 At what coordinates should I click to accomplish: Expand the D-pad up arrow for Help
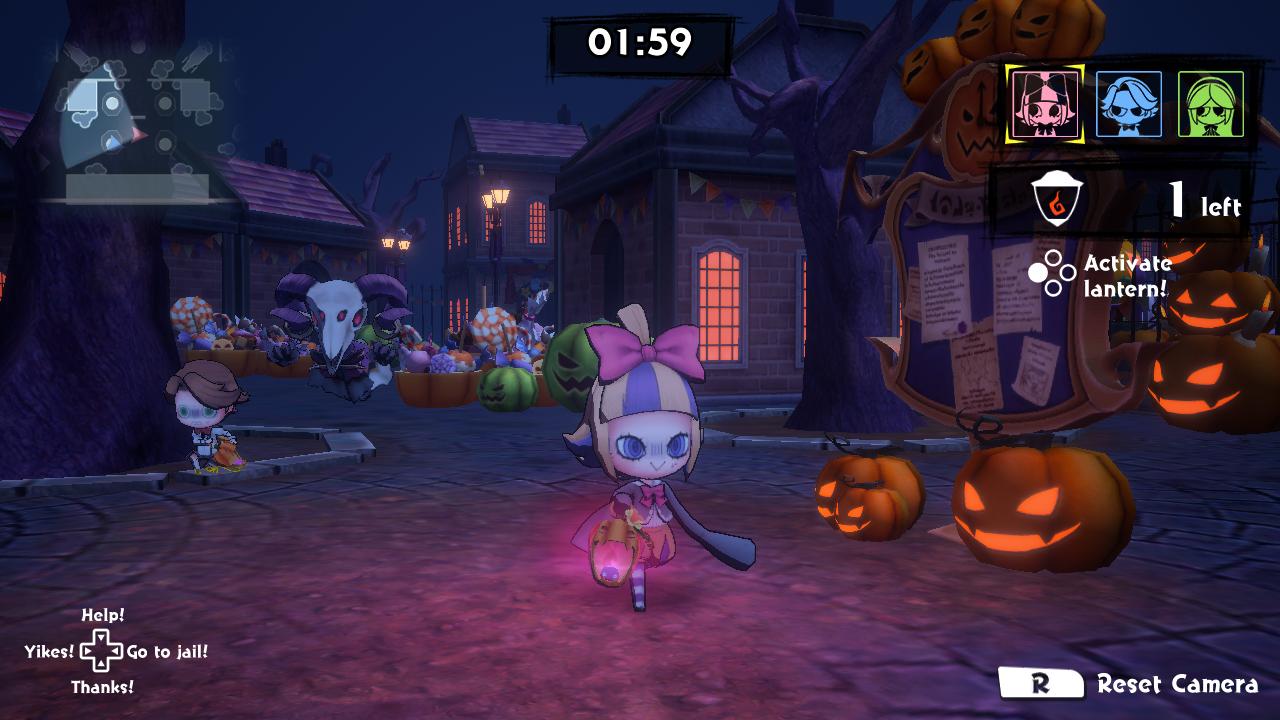100,638
